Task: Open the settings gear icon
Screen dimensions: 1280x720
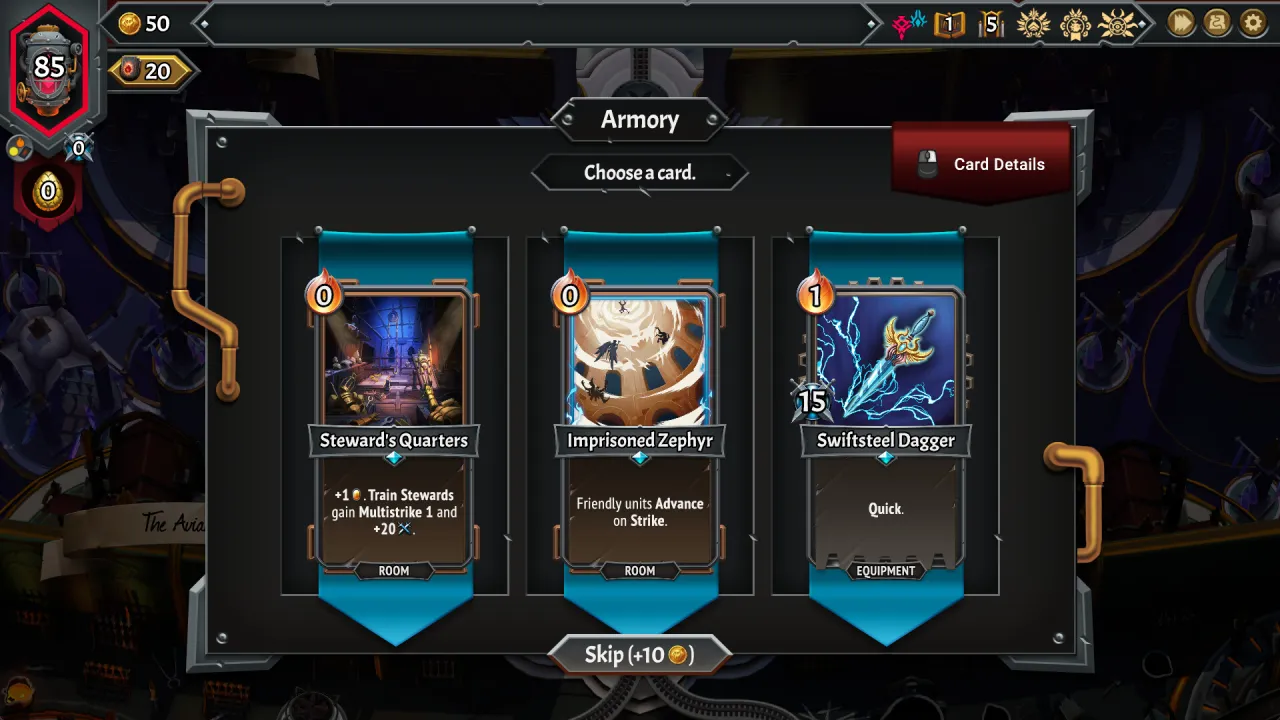Action: coord(1252,23)
